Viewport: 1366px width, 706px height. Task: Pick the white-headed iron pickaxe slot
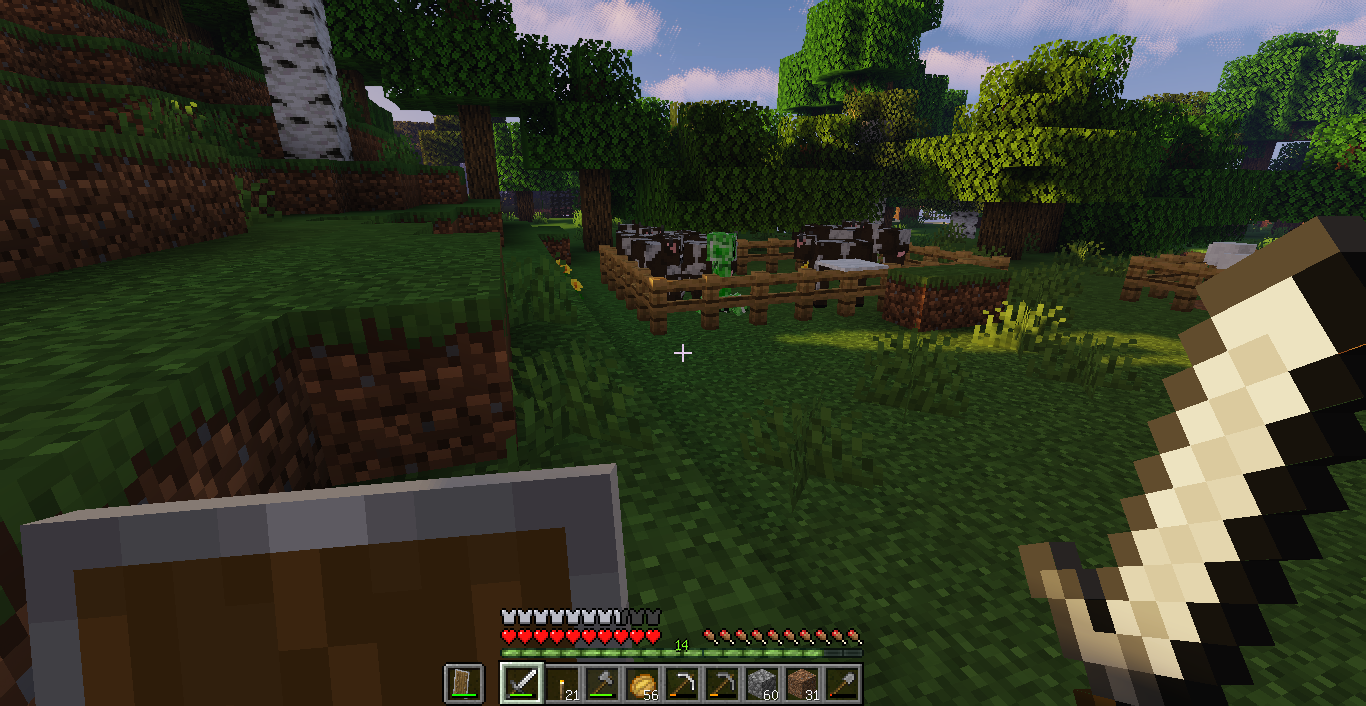click(x=682, y=684)
